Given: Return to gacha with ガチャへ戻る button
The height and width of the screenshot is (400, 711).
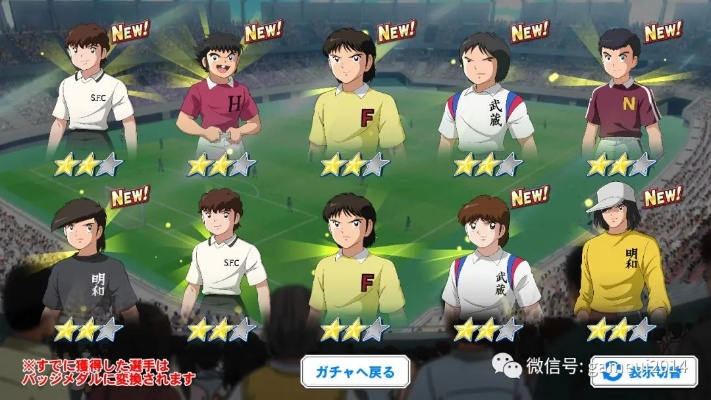Looking at the screenshot, I should pyautogui.click(x=356, y=372).
